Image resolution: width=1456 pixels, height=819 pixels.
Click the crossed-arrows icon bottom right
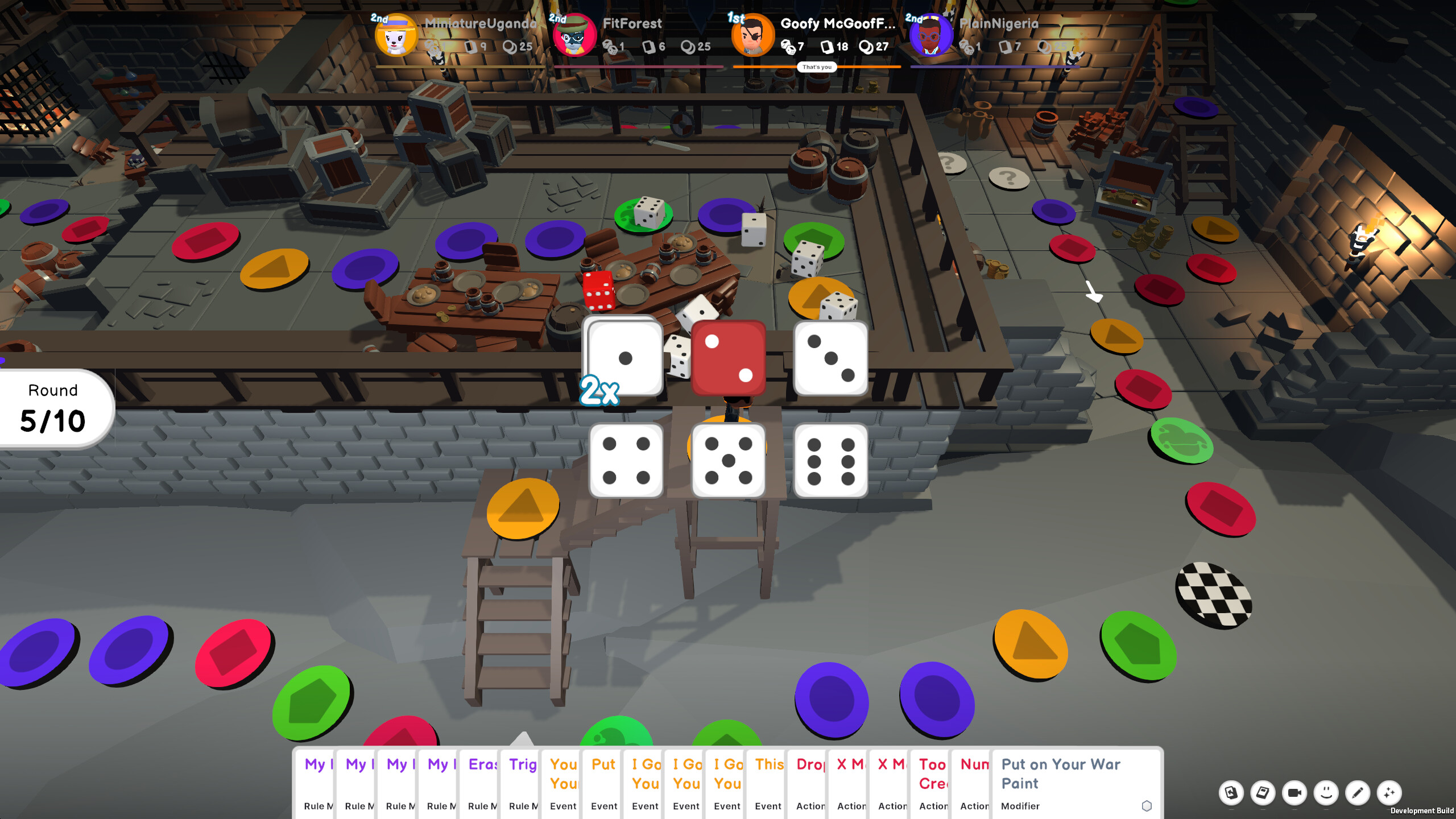pos(1388,793)
